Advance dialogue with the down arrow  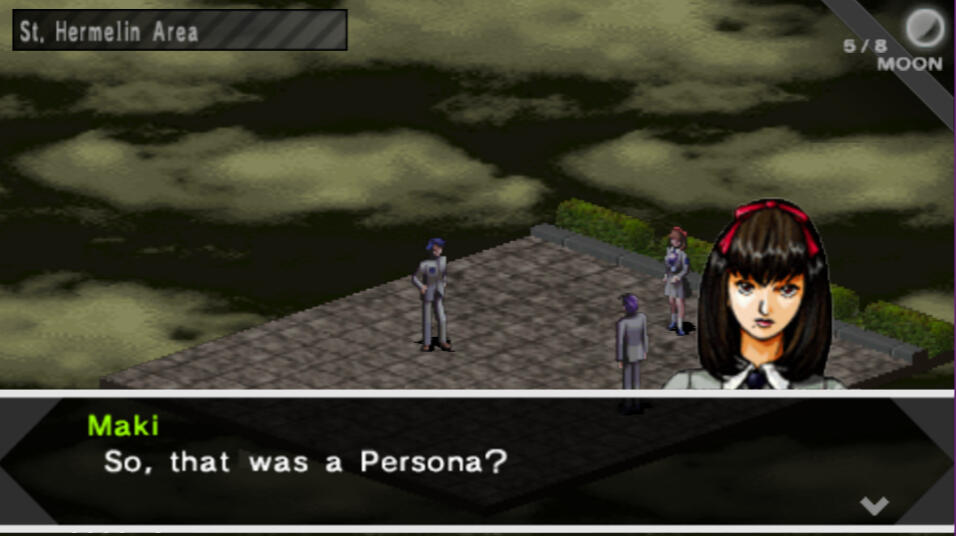pyautogui.click(x=874, y=505)
